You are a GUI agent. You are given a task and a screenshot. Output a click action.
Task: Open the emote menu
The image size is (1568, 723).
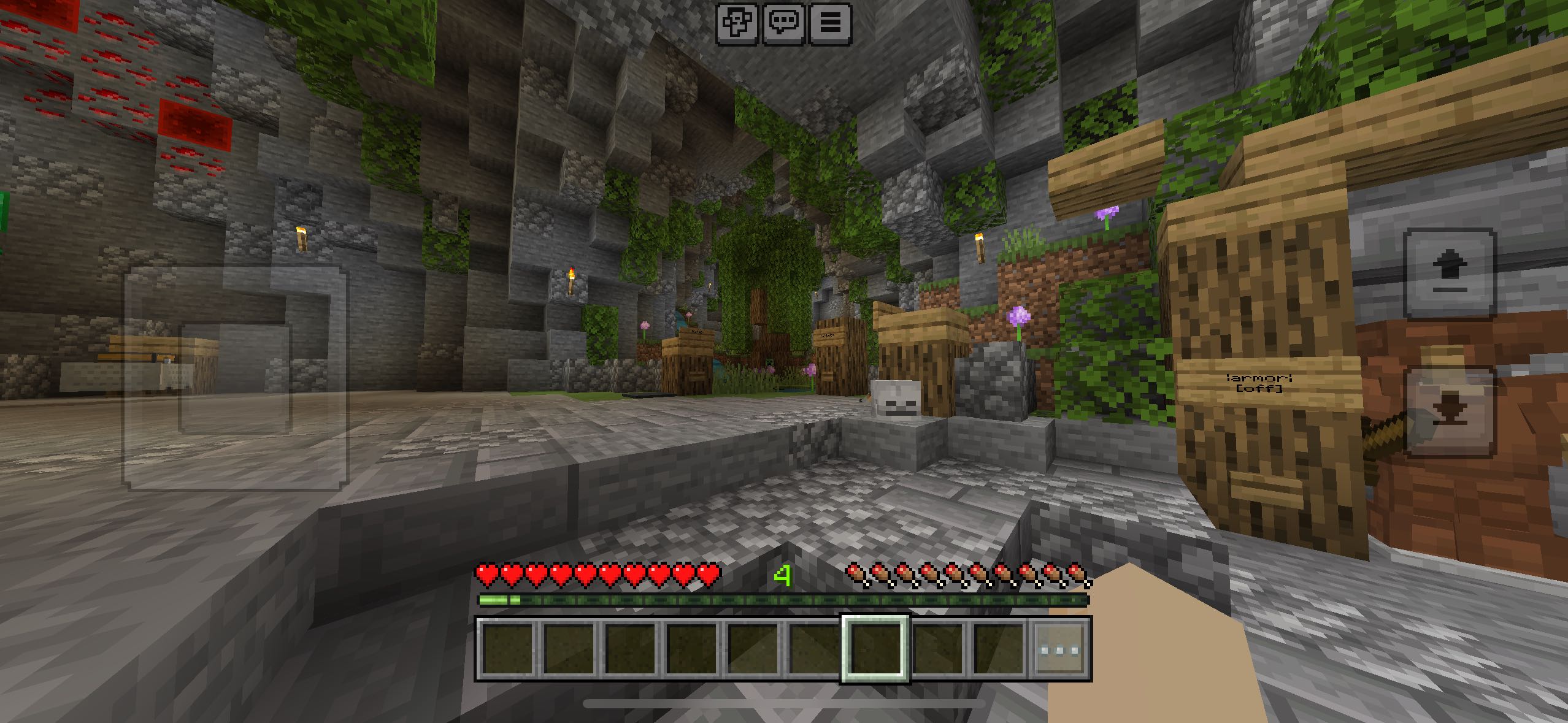click(x=737, y=24)
